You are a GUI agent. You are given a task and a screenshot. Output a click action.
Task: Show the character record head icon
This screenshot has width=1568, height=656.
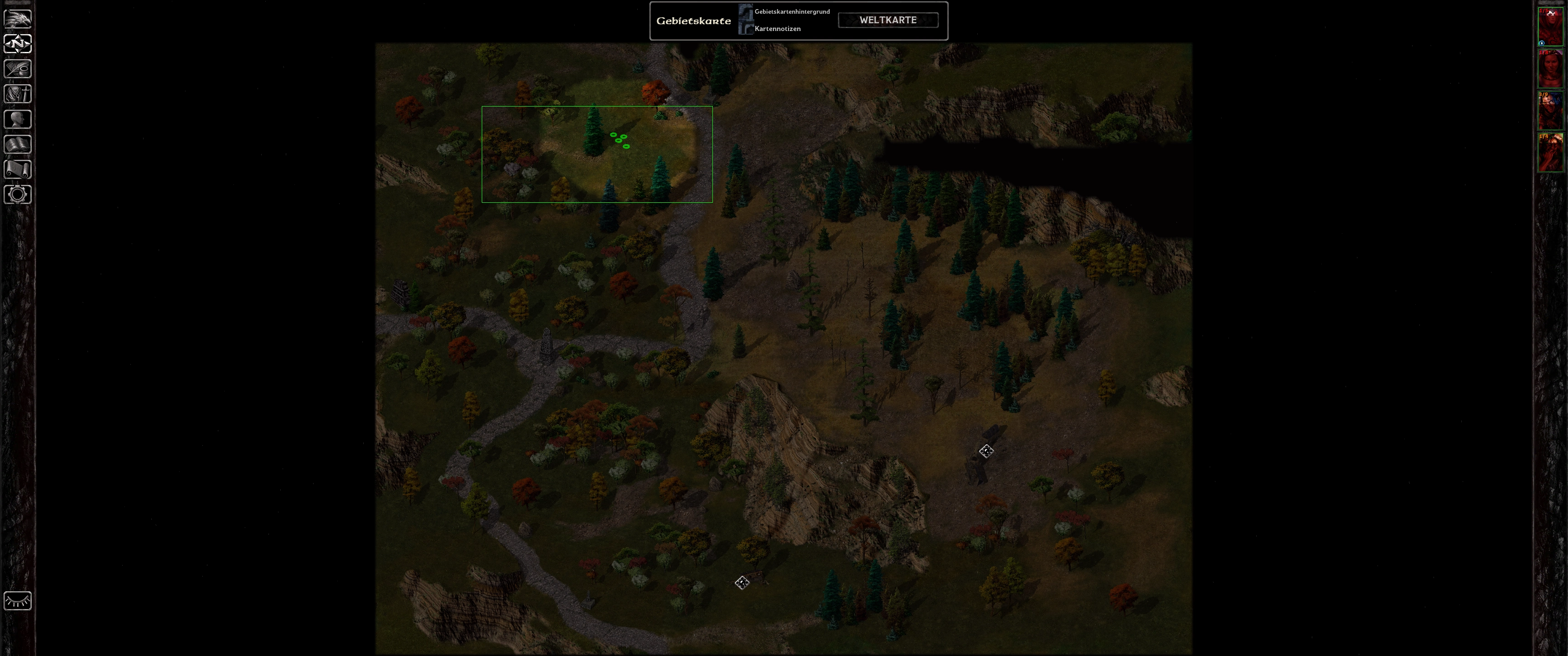pos(18,119)
